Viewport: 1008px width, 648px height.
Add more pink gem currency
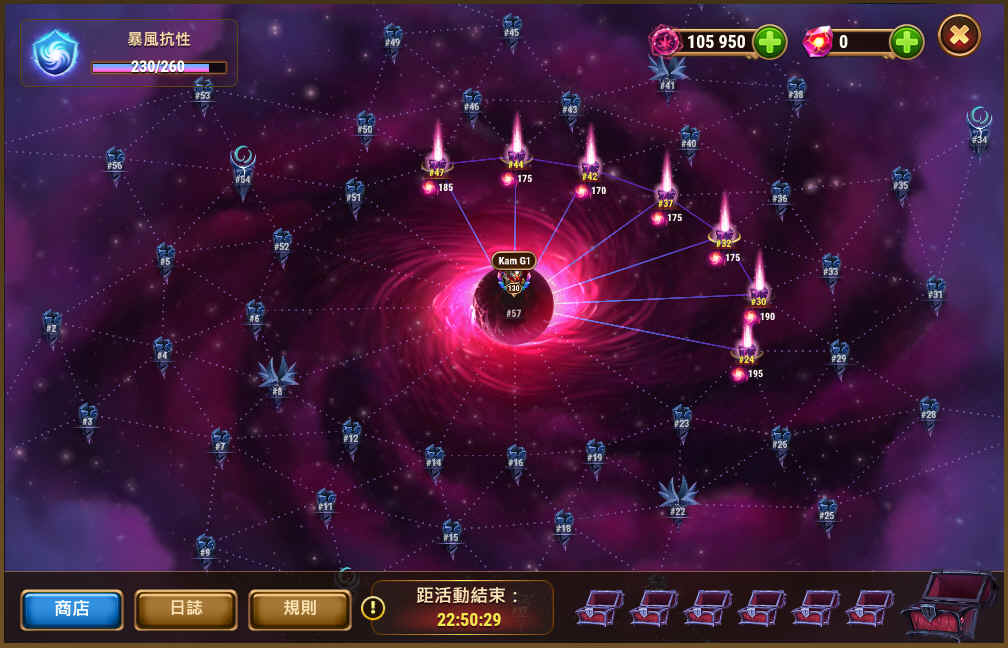coord(906,42)
